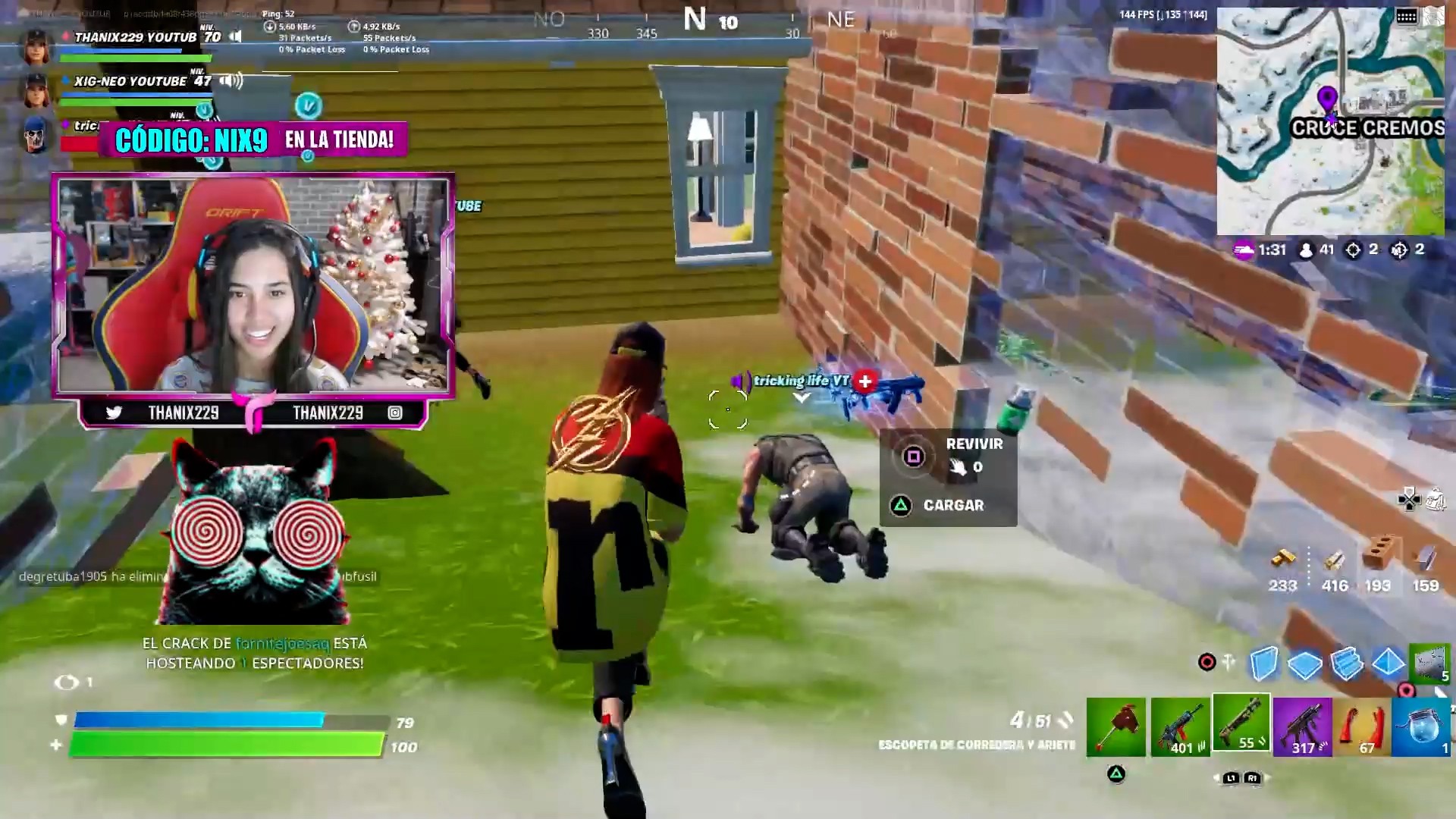The image size is (1456, 819).
Task: Click the keyboard icon above the minimap
Action: (1407, 17)
